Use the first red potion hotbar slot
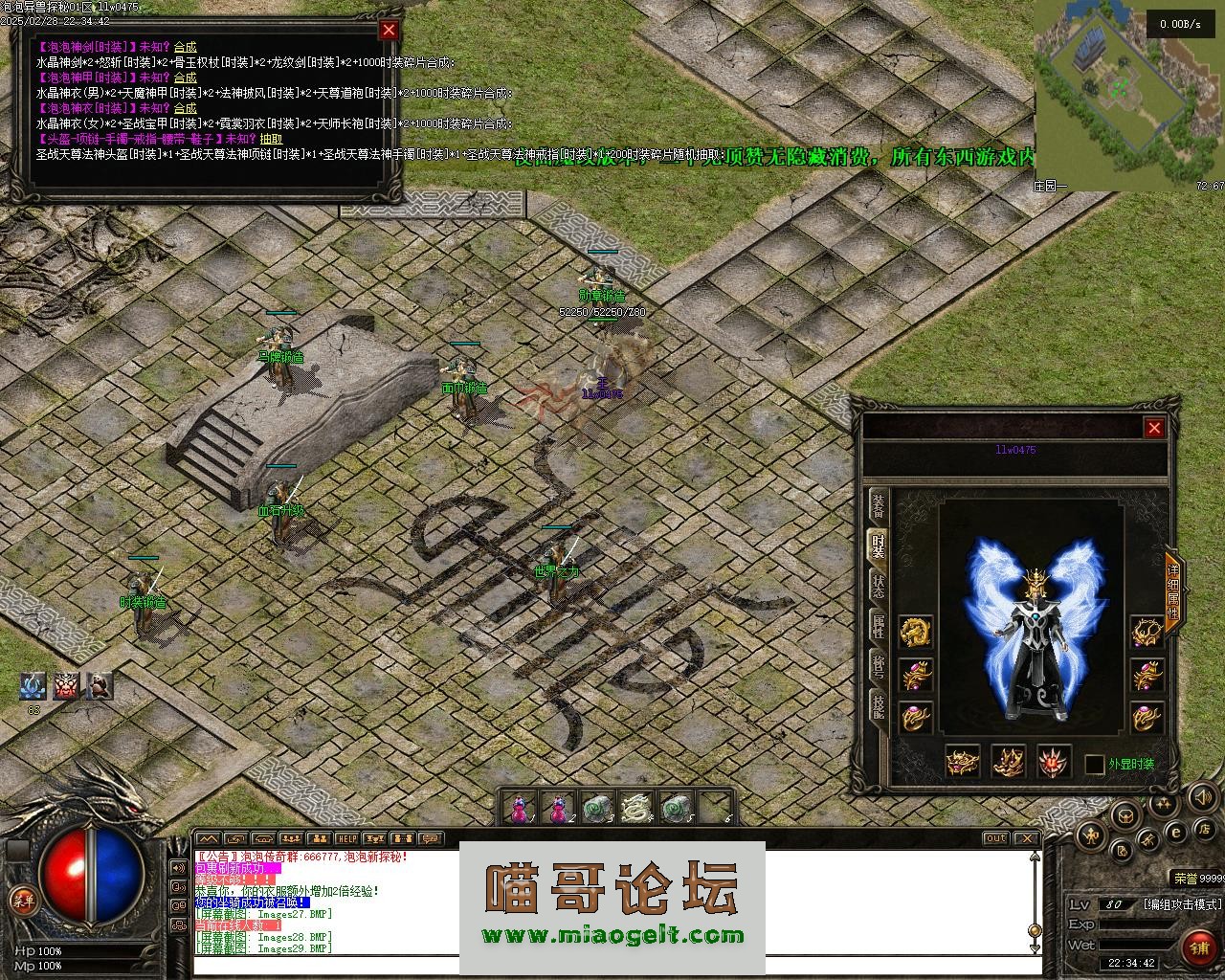The image size is (1225, 980). (520, 810)
